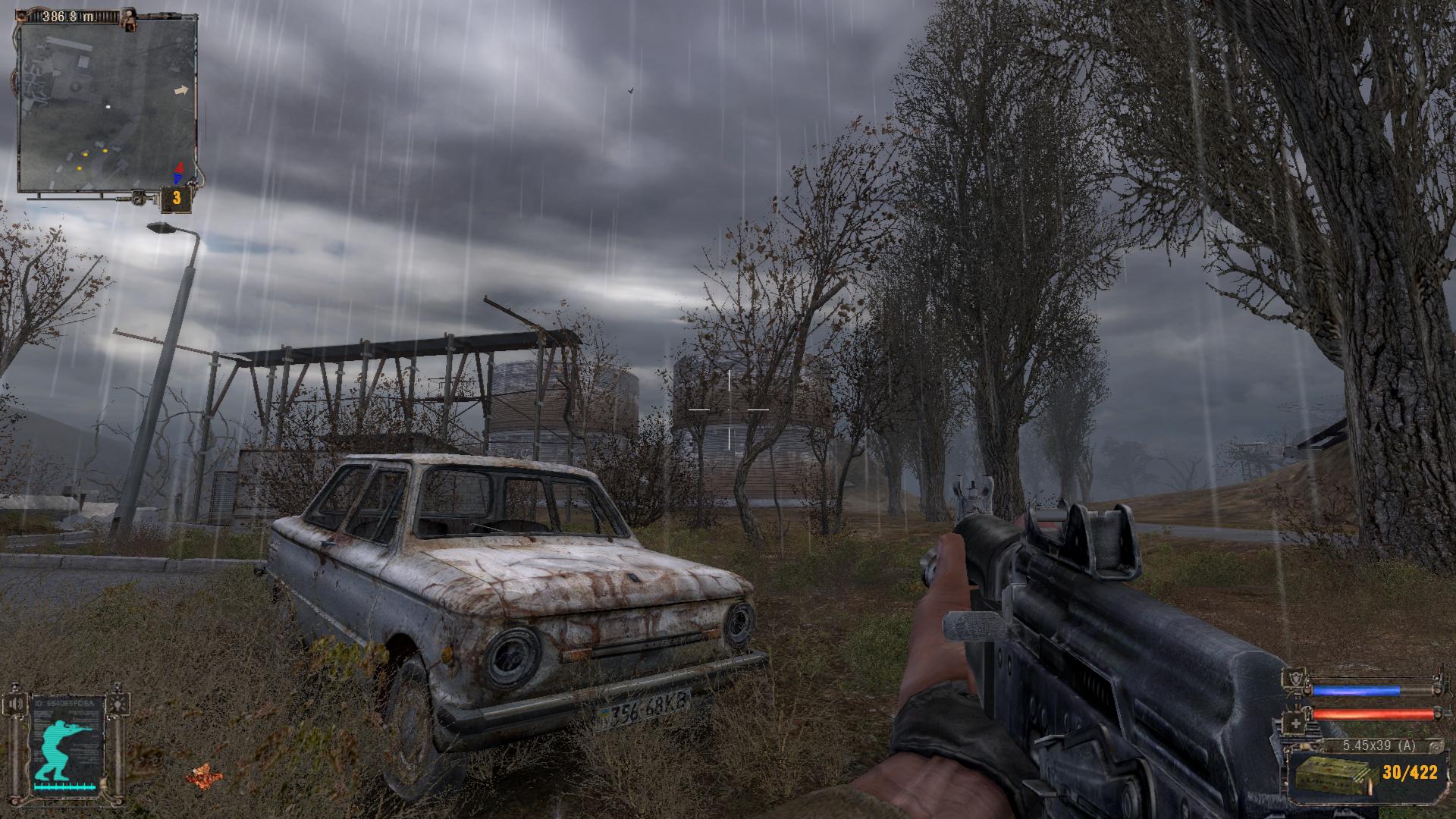Click the 5.45x39 ammo box image
The width and height of the screenshot is (1456, 819).
tap(1331, 777)
